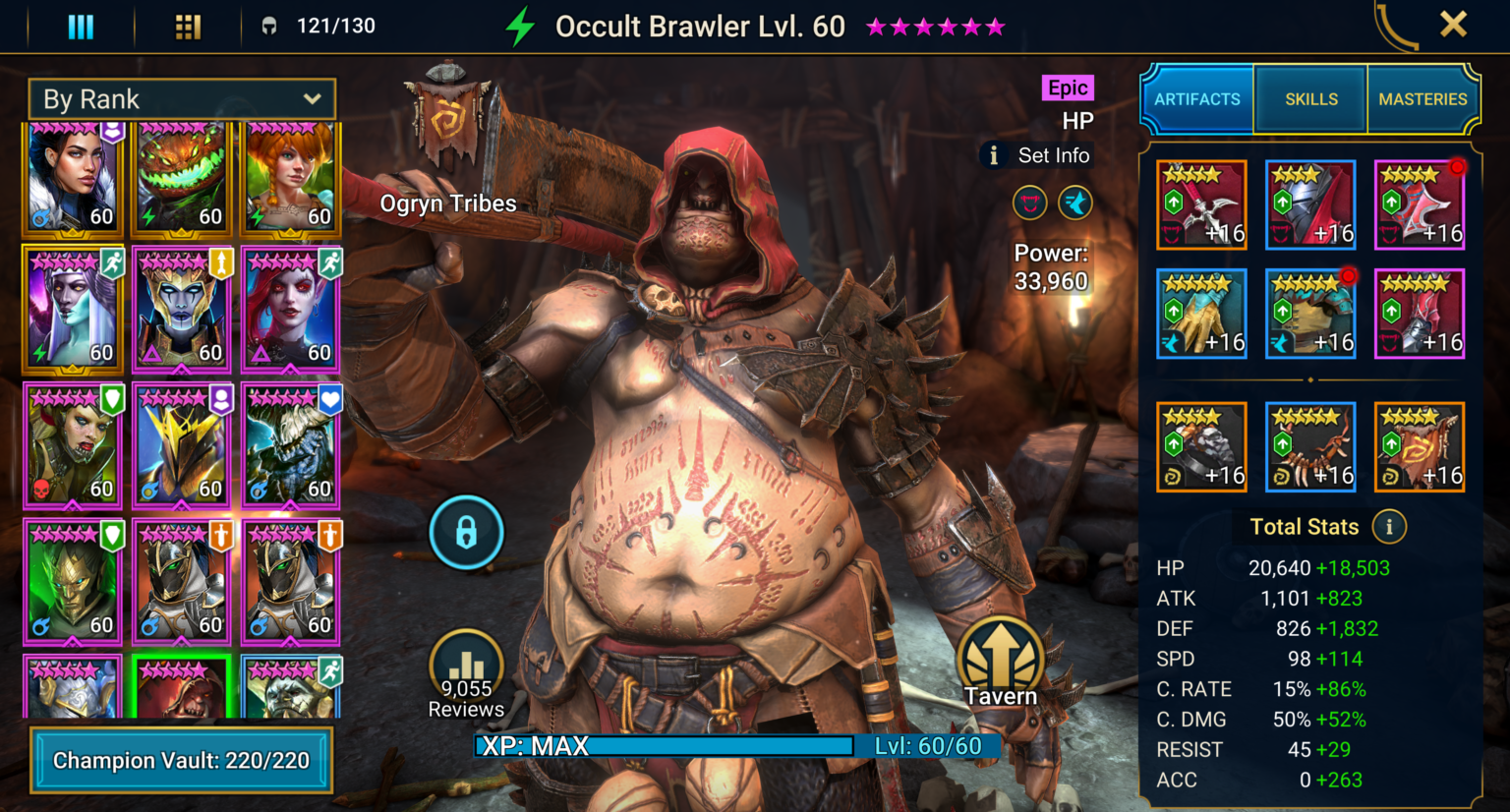Open the By Rank sorting dropdown
Screen dimensions: 1510x812
(x=182, y=99)
